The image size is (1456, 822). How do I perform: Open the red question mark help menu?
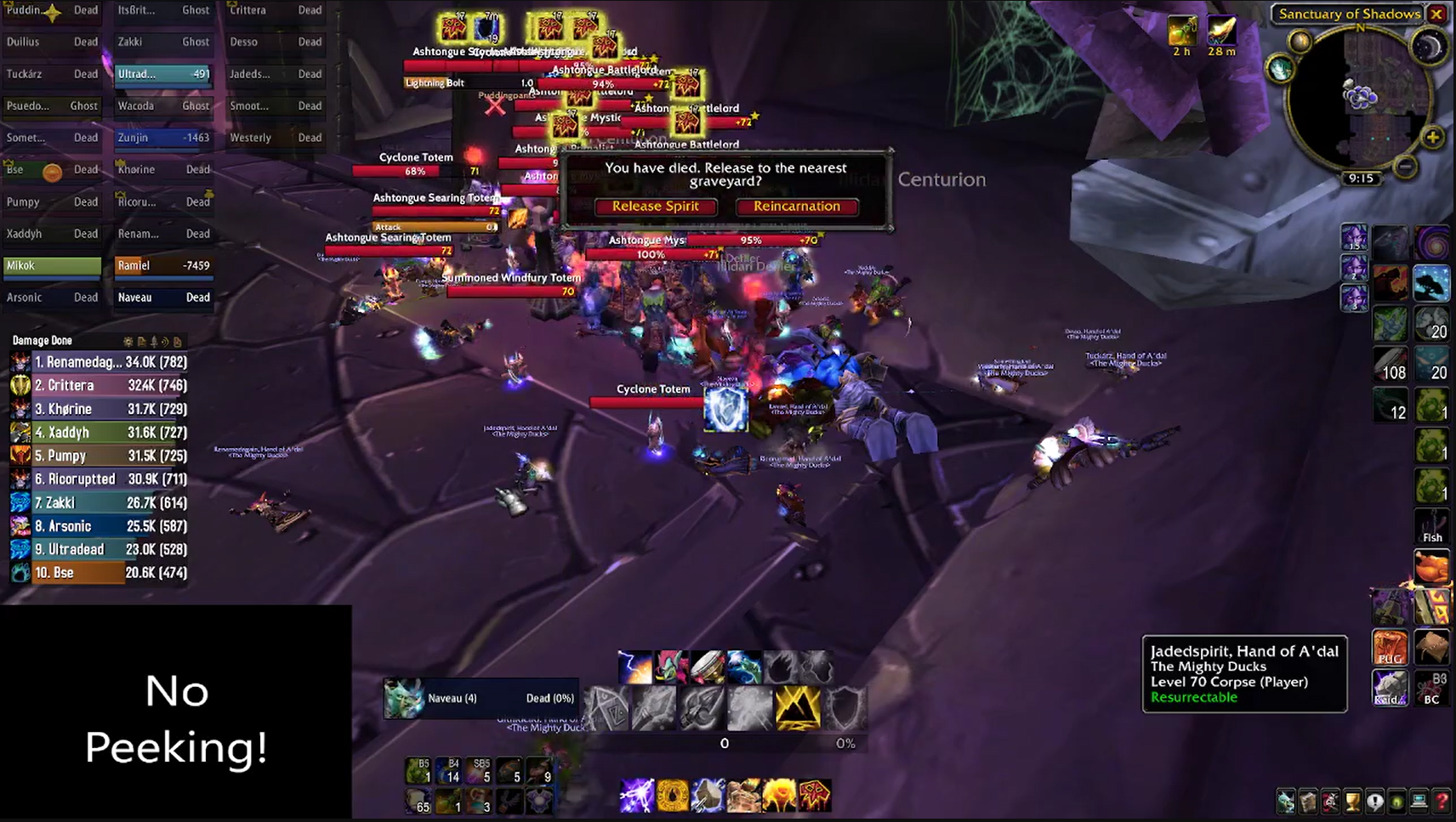pos(1442,802)
